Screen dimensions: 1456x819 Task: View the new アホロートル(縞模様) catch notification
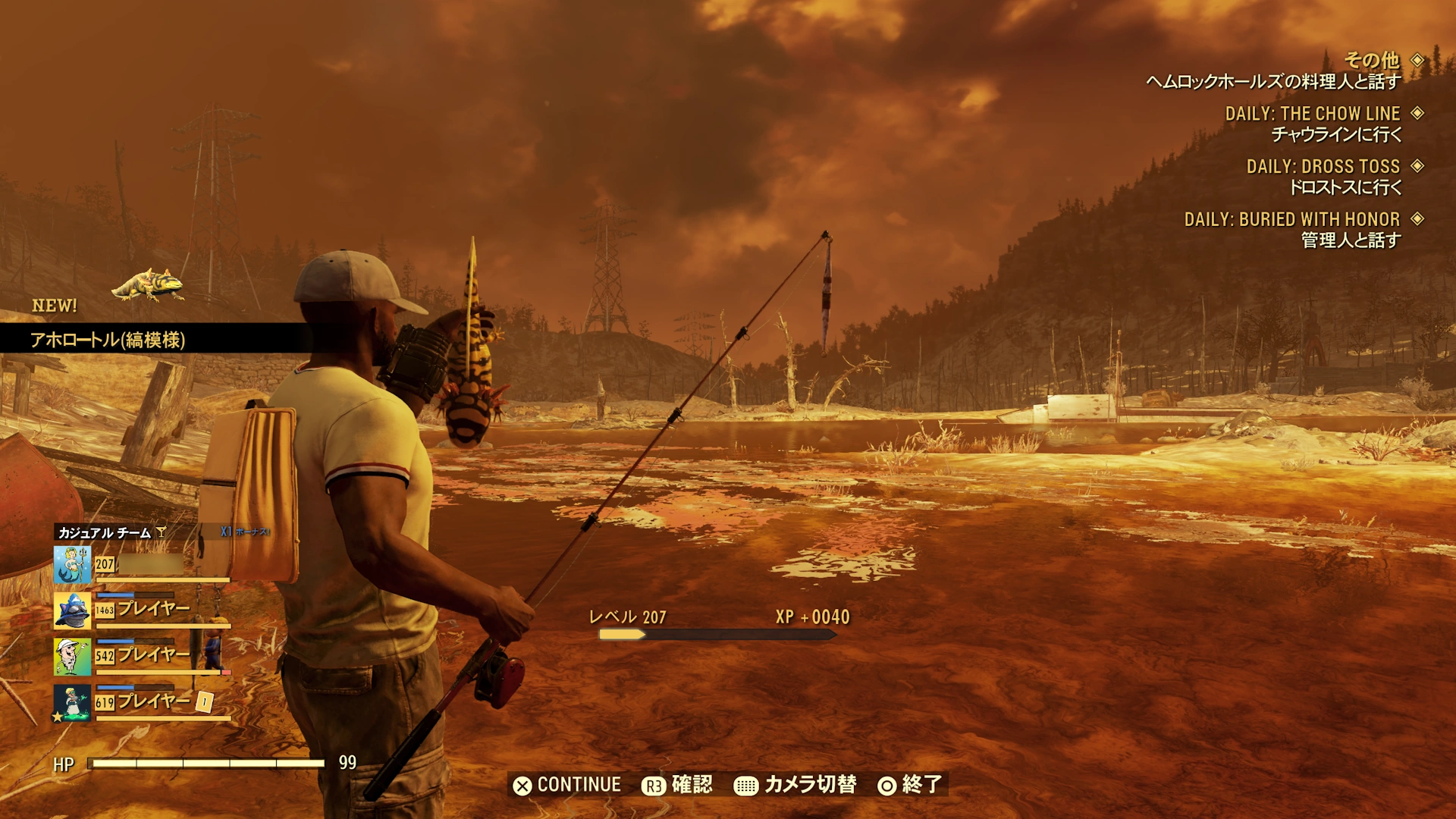pos(108,340)
